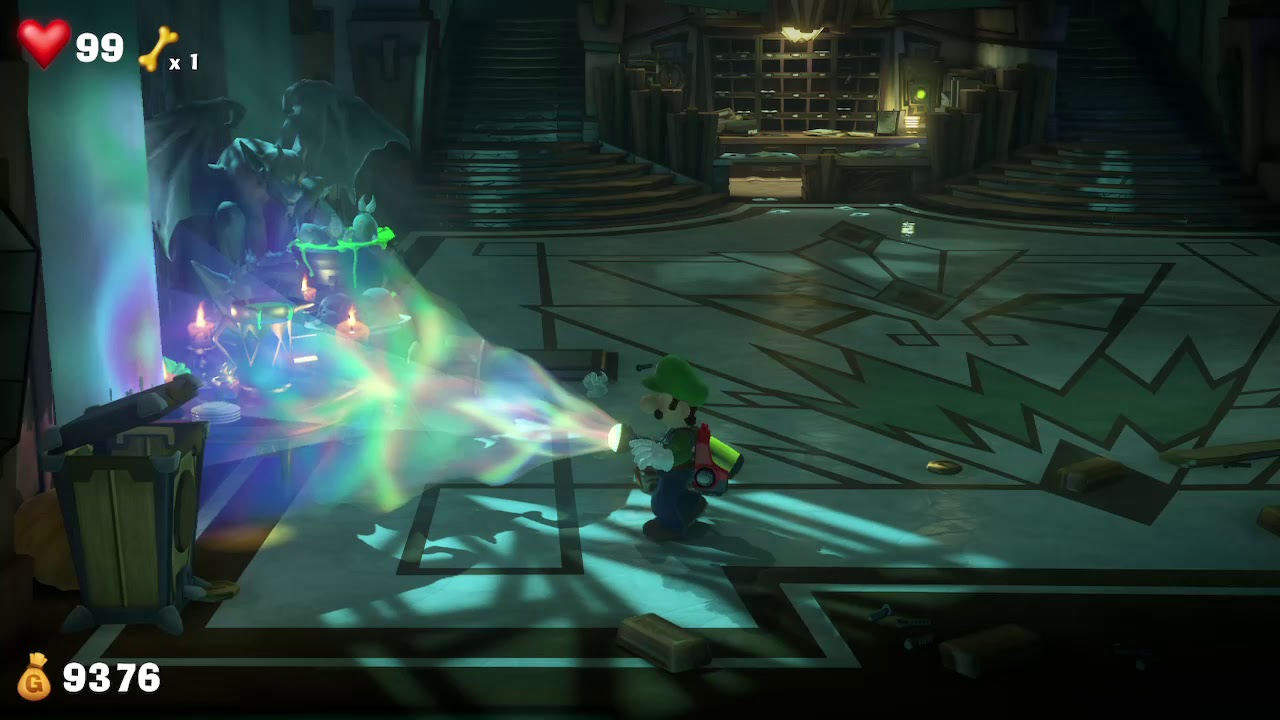Click the golden bone item icon
Viewport: 1280px width, 720px height.
coord(157,49)
